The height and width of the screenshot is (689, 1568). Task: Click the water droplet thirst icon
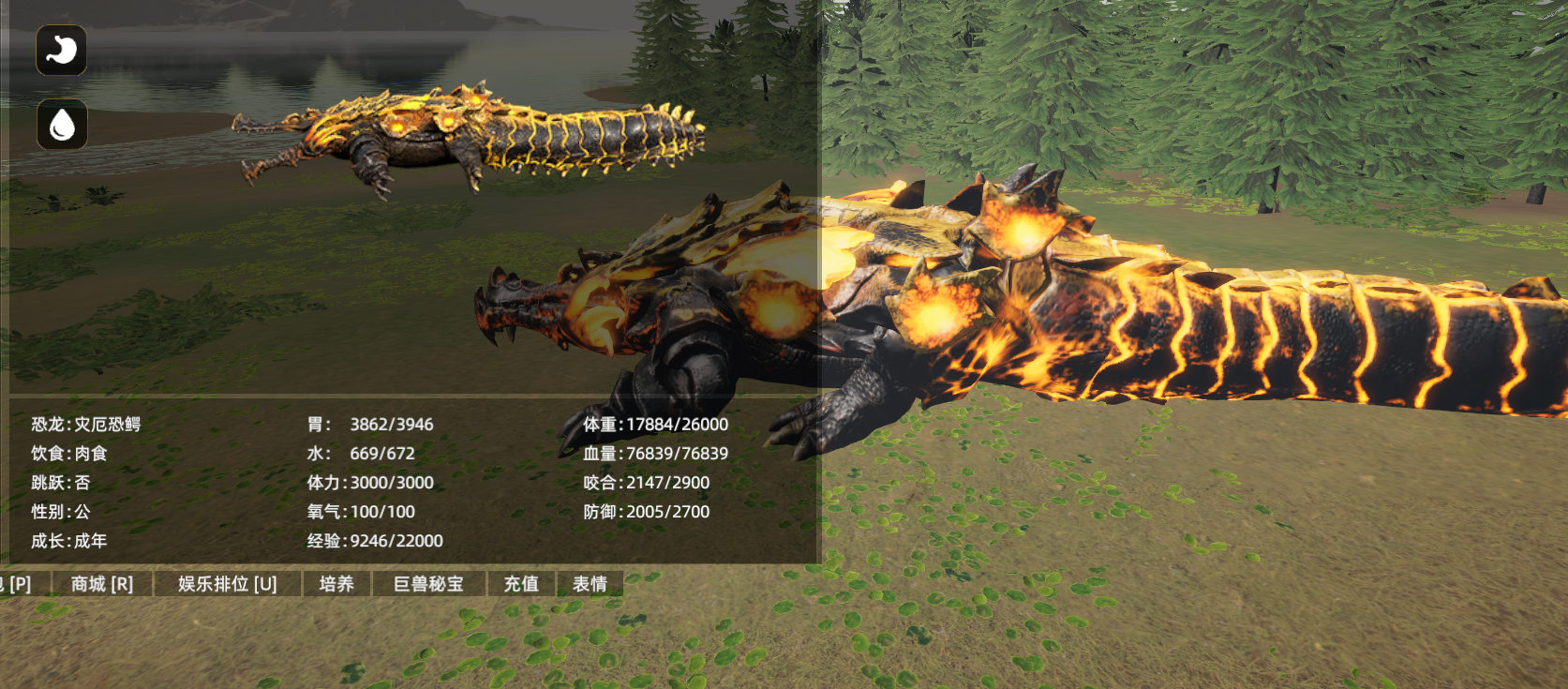point(62,124)
